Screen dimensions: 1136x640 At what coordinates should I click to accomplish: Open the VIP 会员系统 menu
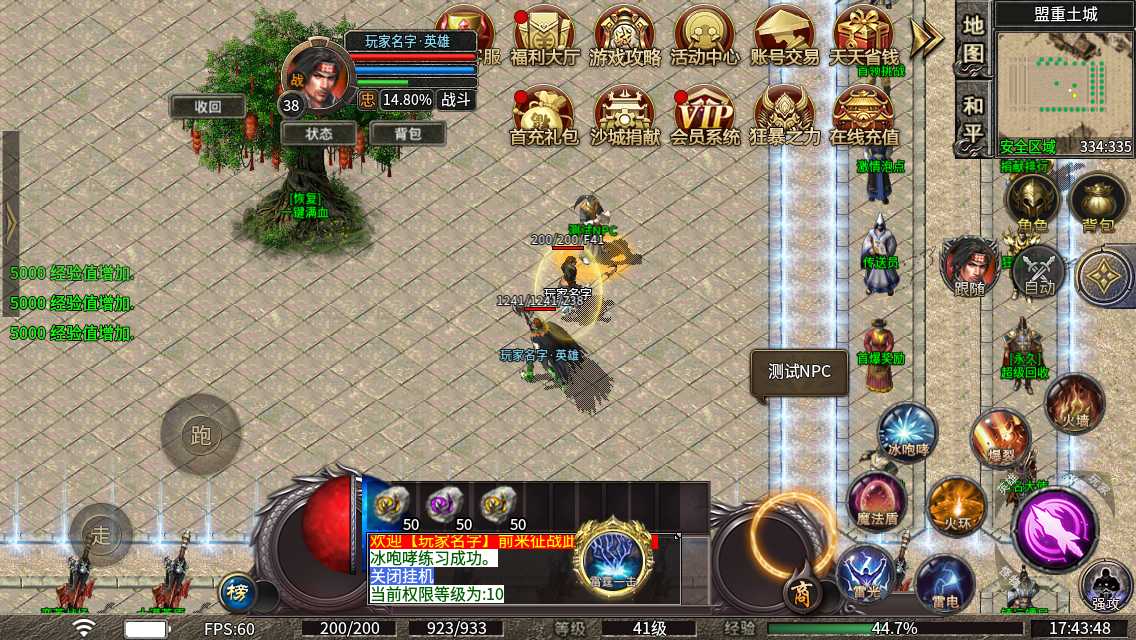point(704,116)
